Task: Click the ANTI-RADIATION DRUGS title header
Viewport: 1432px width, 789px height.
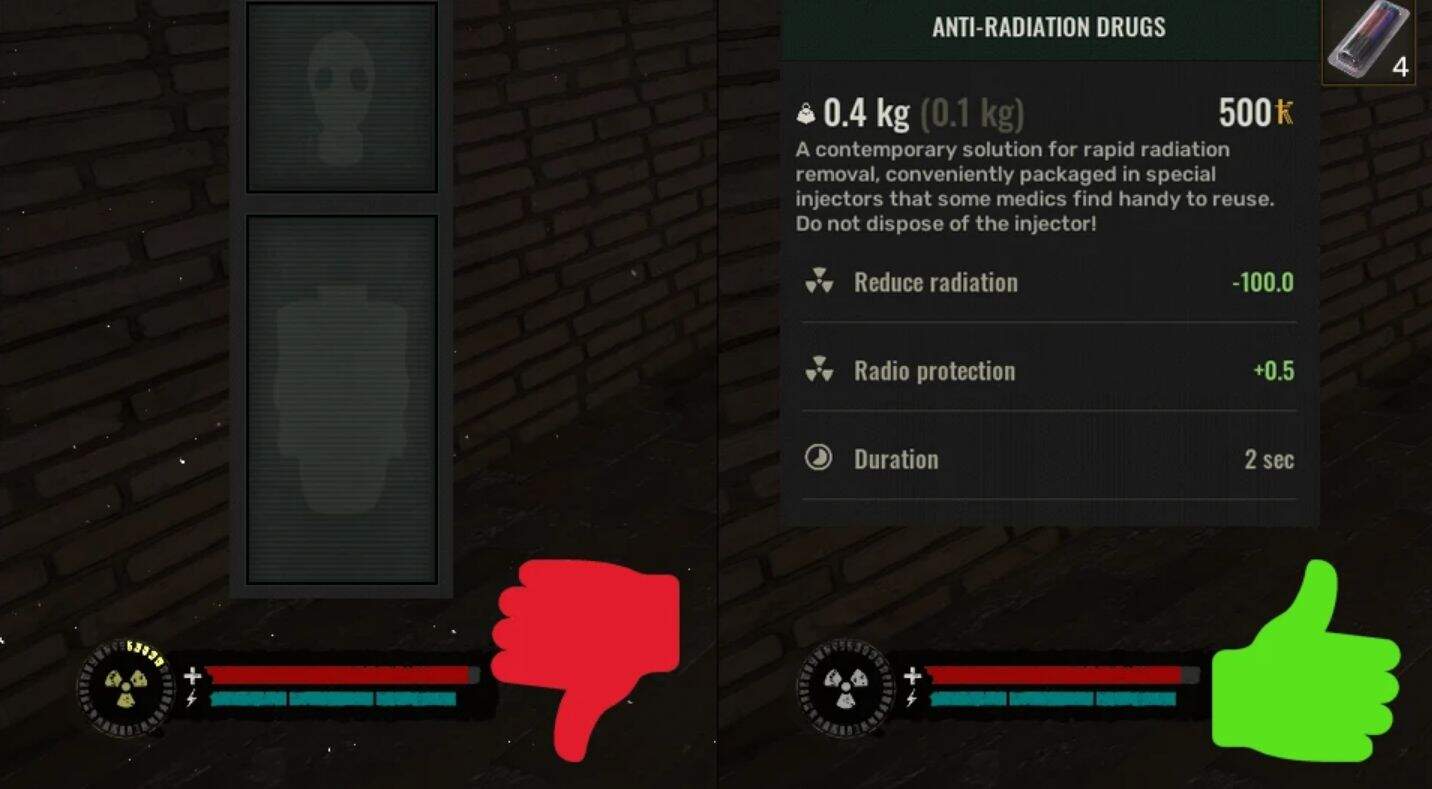Action: click(1048, 27)
